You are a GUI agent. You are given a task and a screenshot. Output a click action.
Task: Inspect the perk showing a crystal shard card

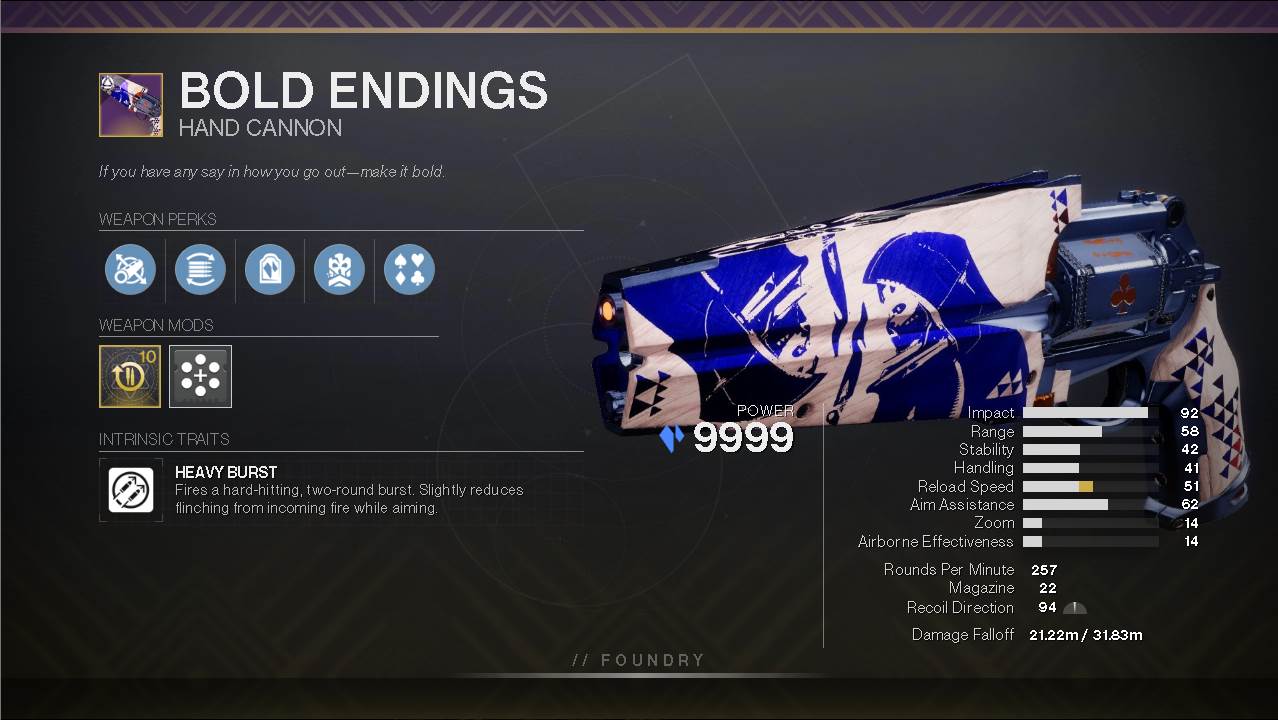point(270,270)
